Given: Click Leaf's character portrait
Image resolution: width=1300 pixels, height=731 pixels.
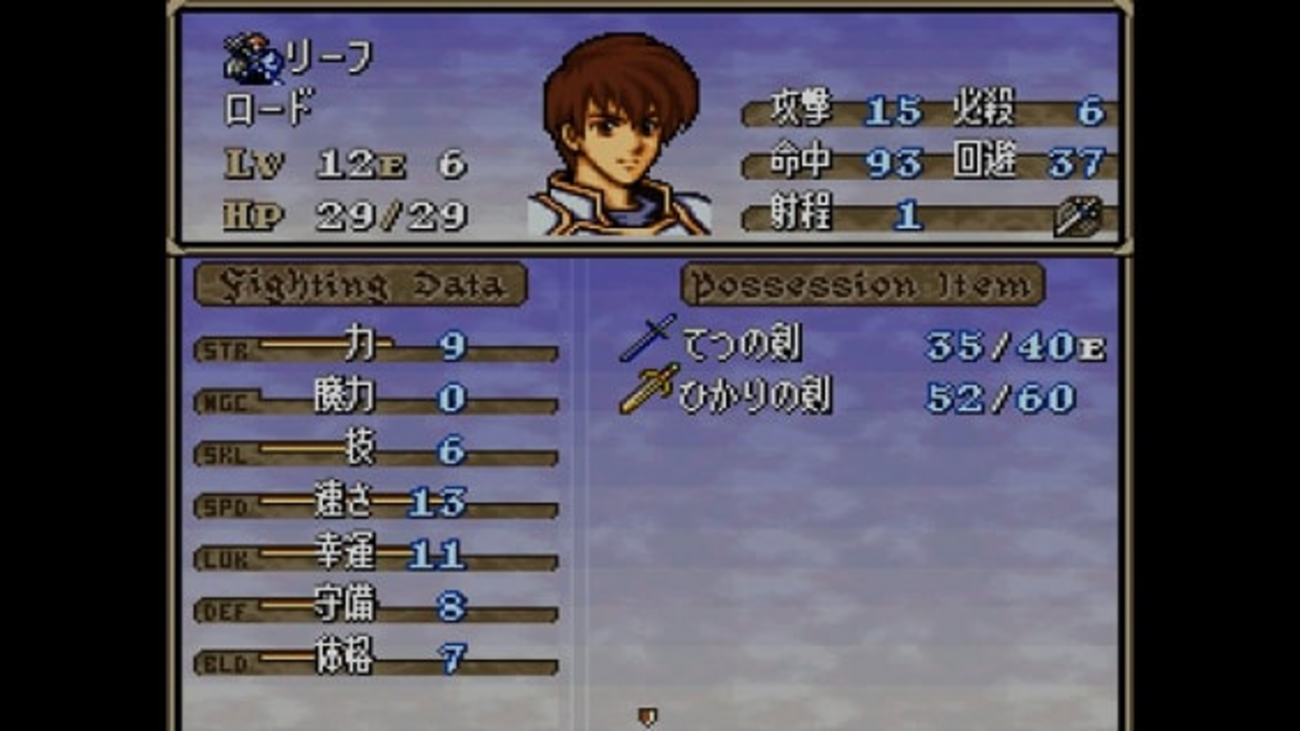Looking at the screenshot, I should point(620,135).
